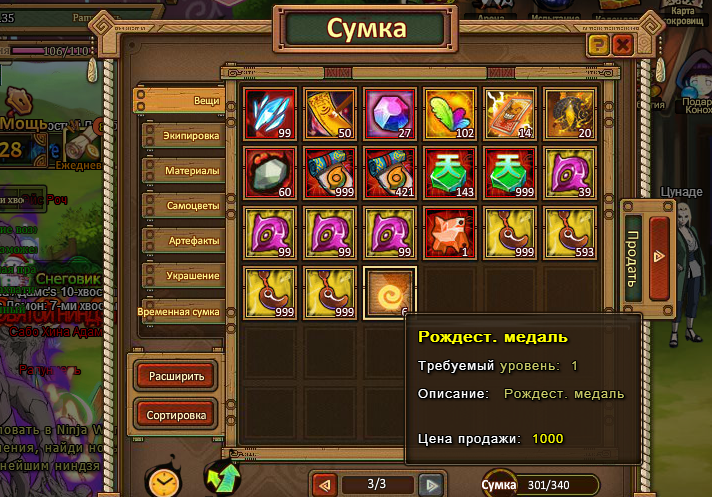
Task: Select the Материалы tab
Action: (x=181, y=171)
